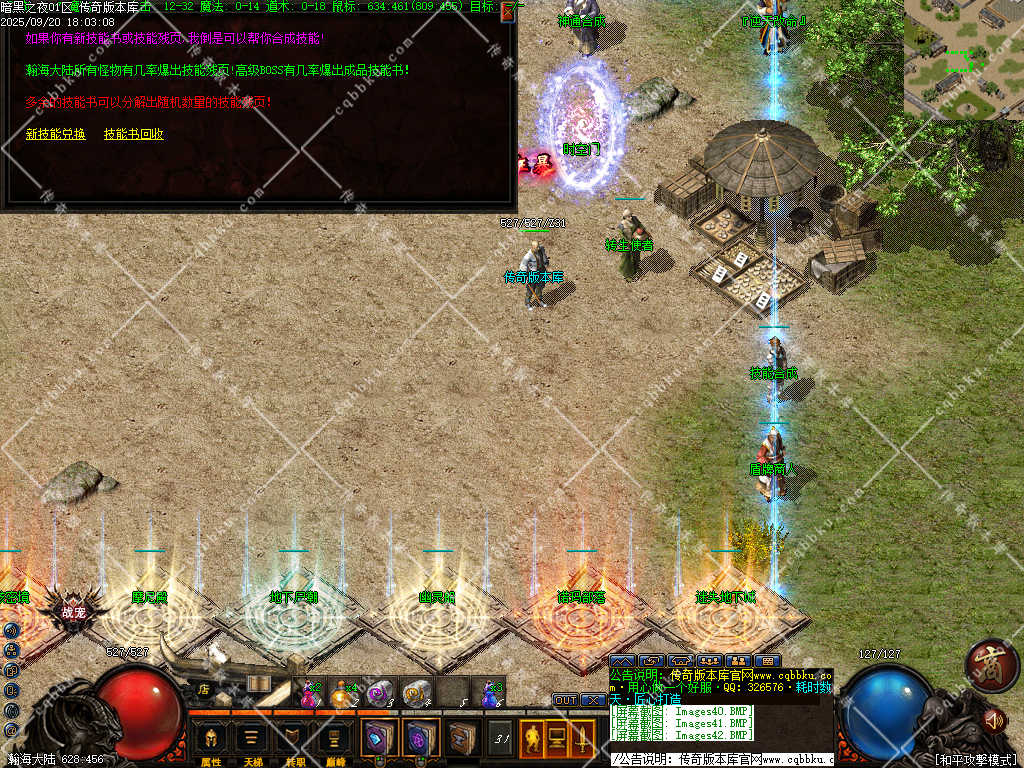Open the 店 shop button
The image size is (1024, 768).
[203, 688]
